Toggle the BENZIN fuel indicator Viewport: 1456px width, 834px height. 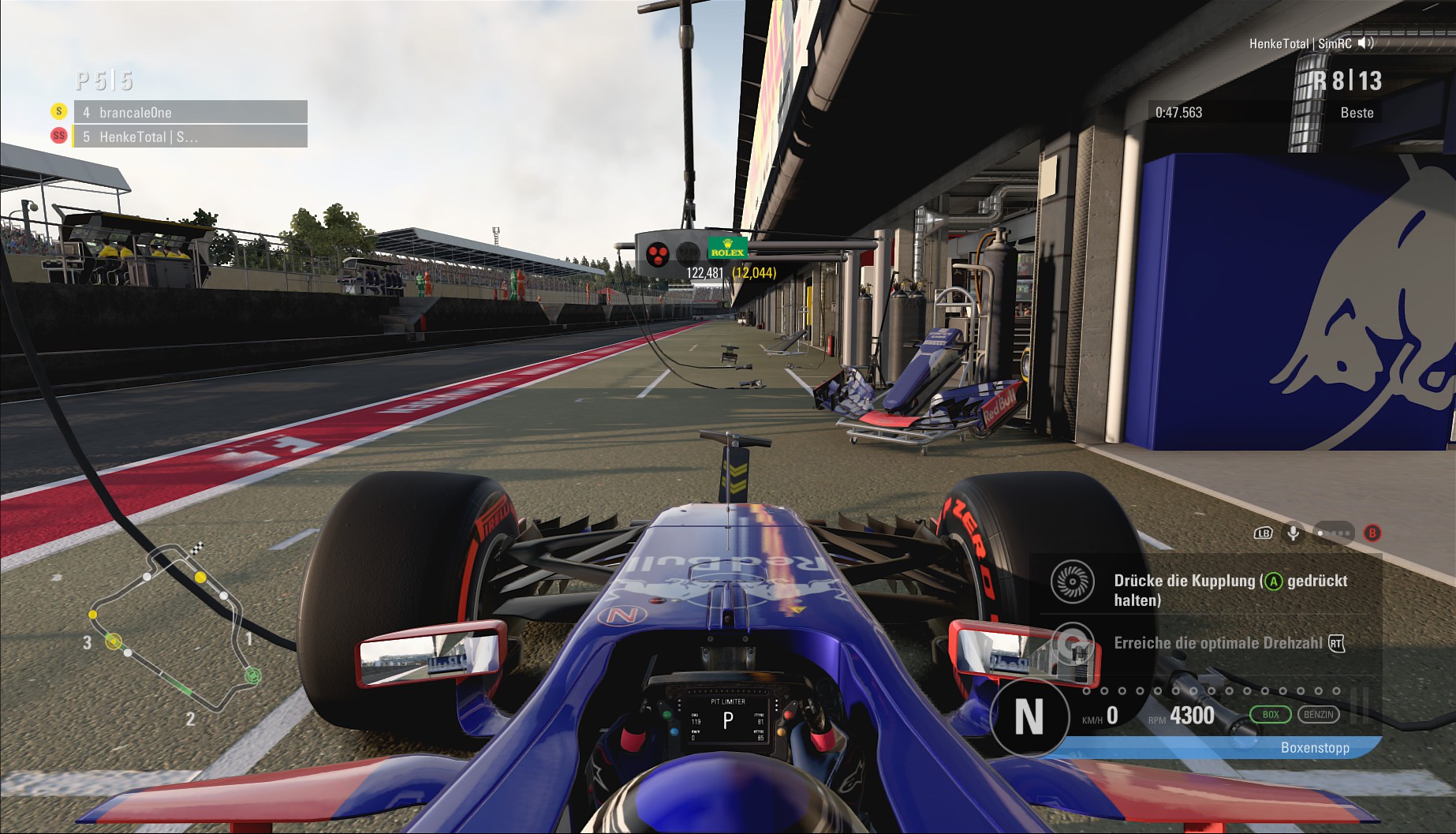pyautogui.click(x=1318, y=715)
